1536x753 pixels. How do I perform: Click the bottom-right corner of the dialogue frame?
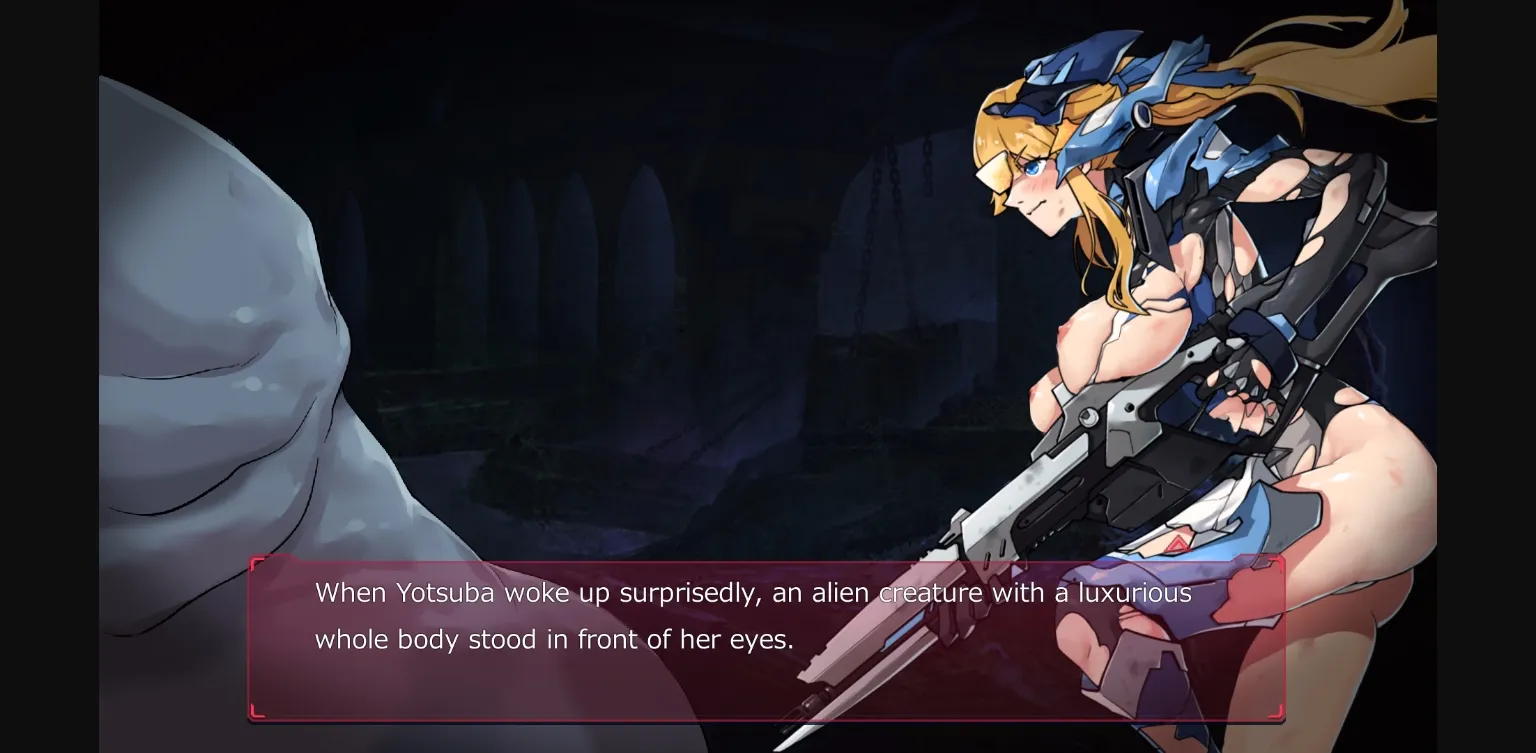(x=1281, y=717)
